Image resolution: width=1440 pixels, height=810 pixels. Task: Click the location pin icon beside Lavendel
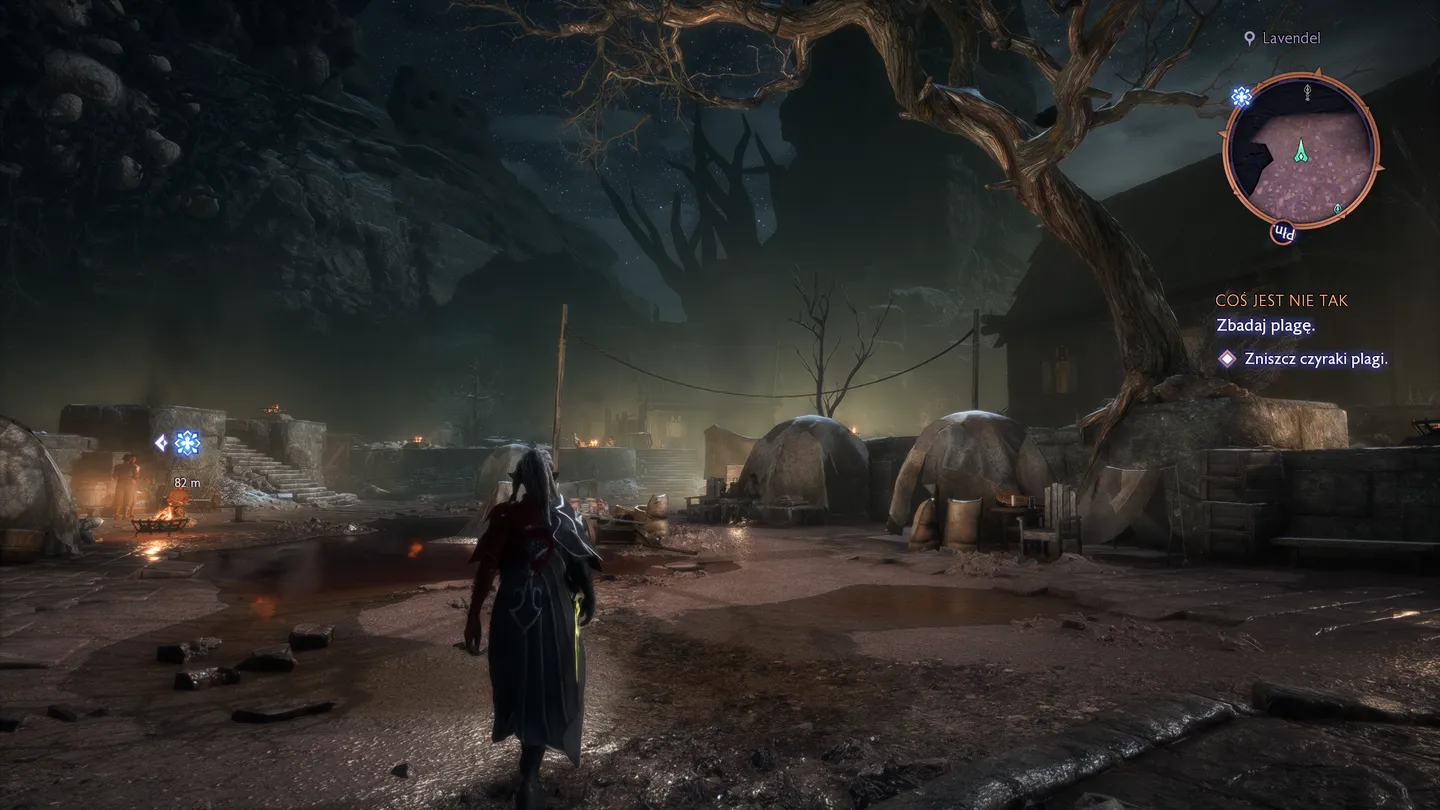(1249, 38)
